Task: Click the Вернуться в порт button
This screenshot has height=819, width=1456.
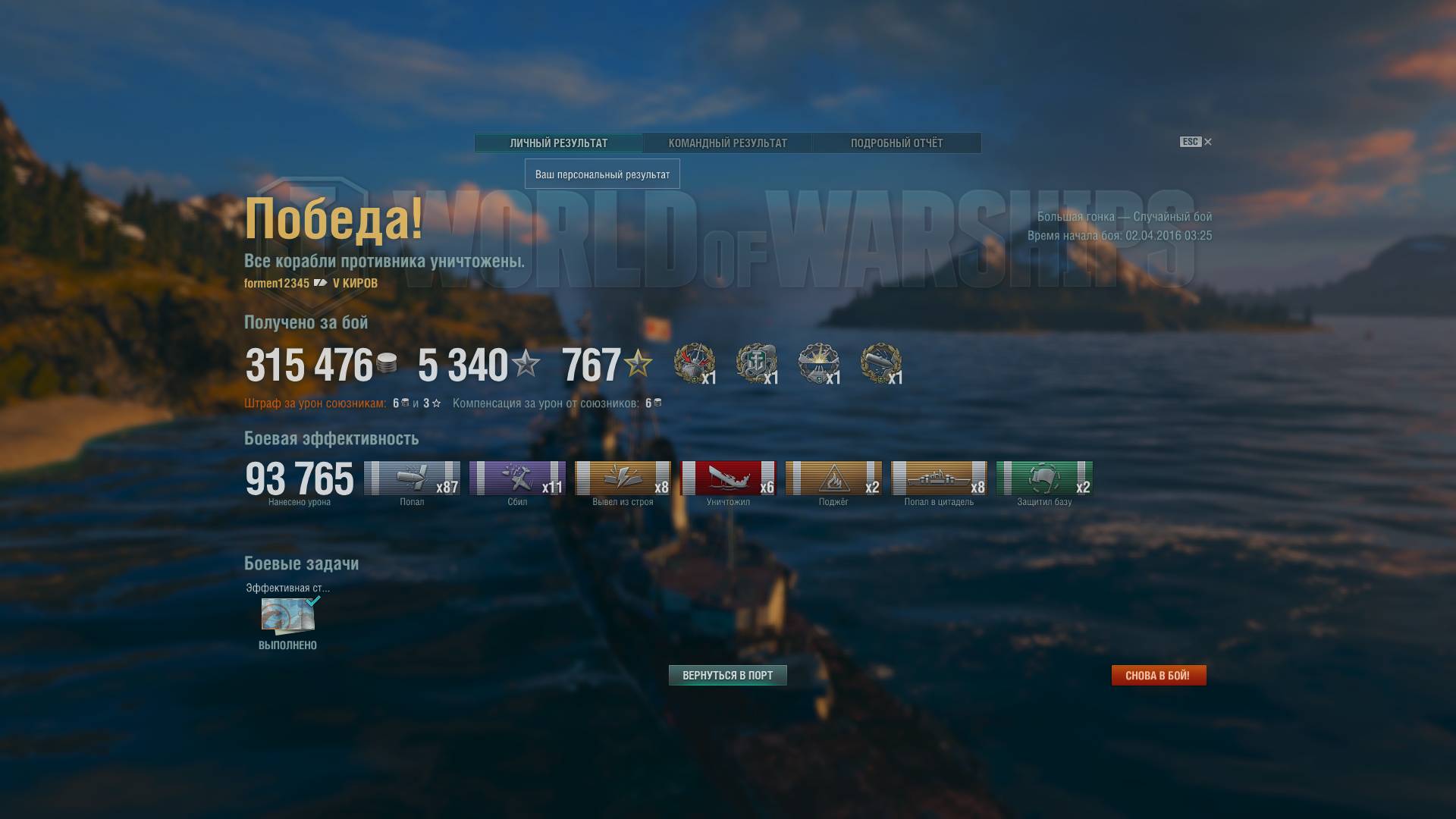Action: (727, 675)
